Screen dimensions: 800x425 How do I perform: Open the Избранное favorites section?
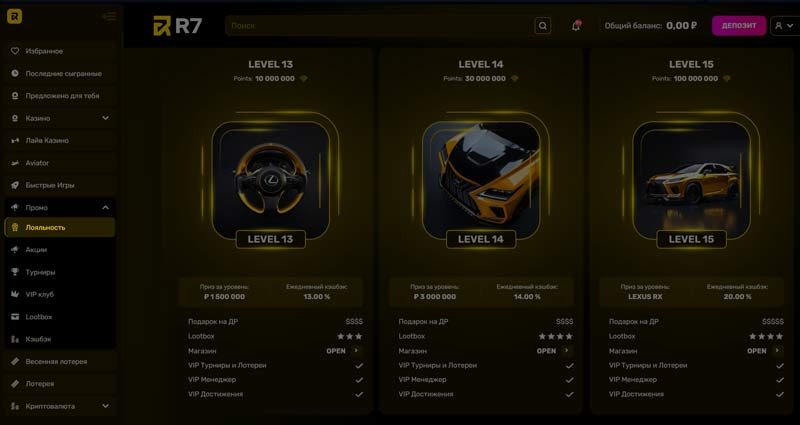(x=45, y=51)
